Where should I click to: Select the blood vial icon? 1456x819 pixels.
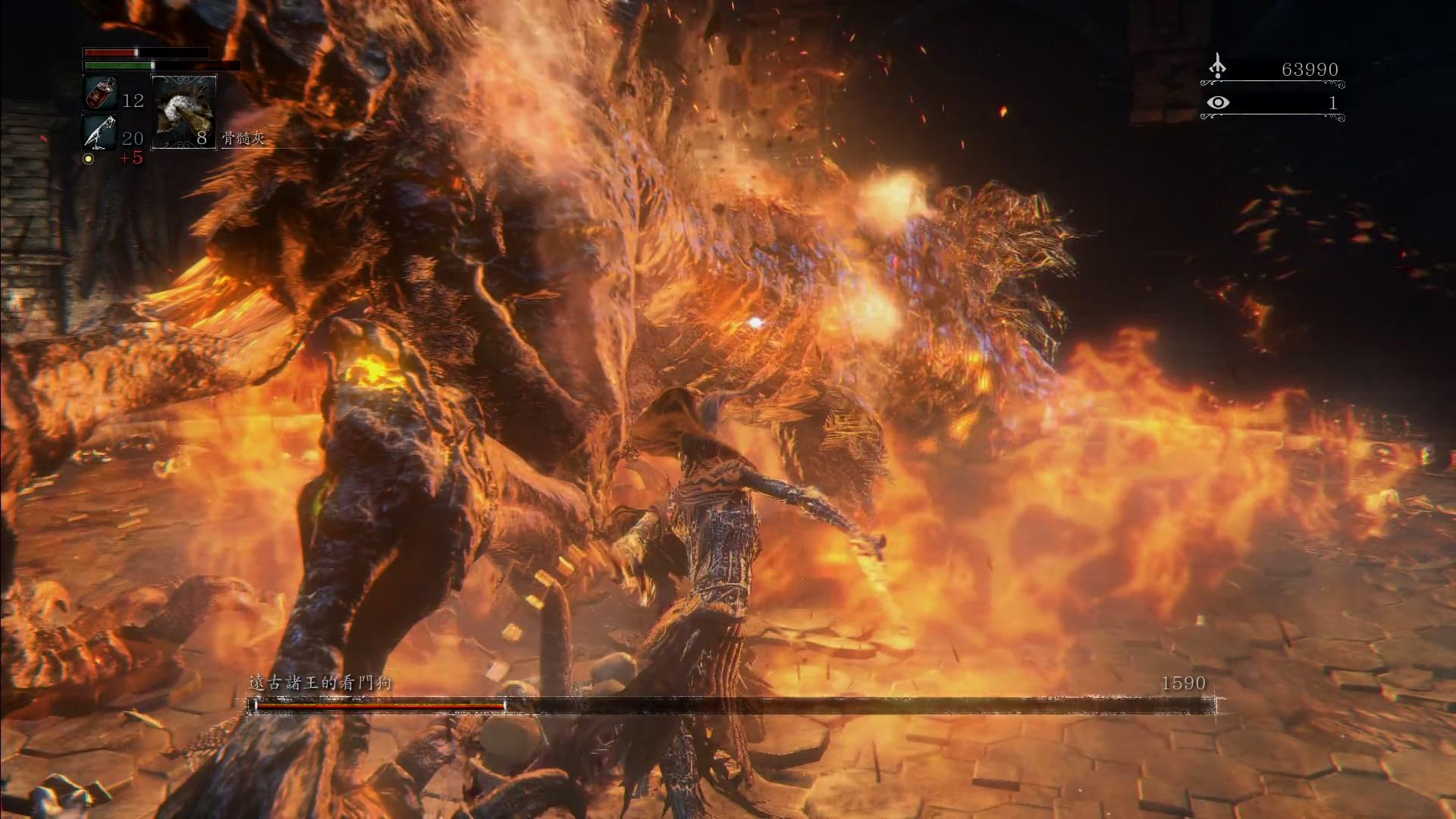[x=99, y=93]
